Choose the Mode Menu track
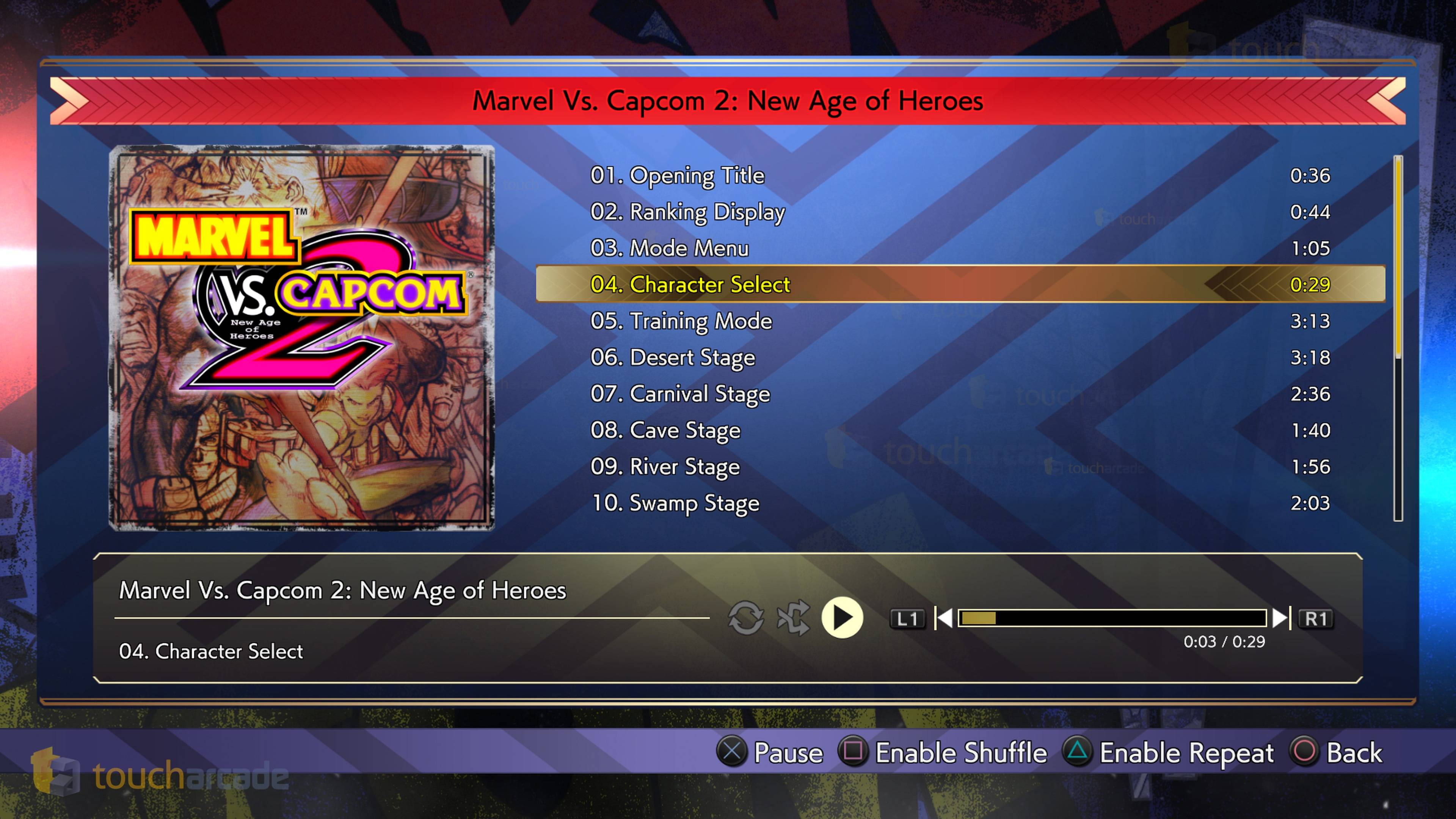This screenshot has height=819, width=1456. click(669, 249)
